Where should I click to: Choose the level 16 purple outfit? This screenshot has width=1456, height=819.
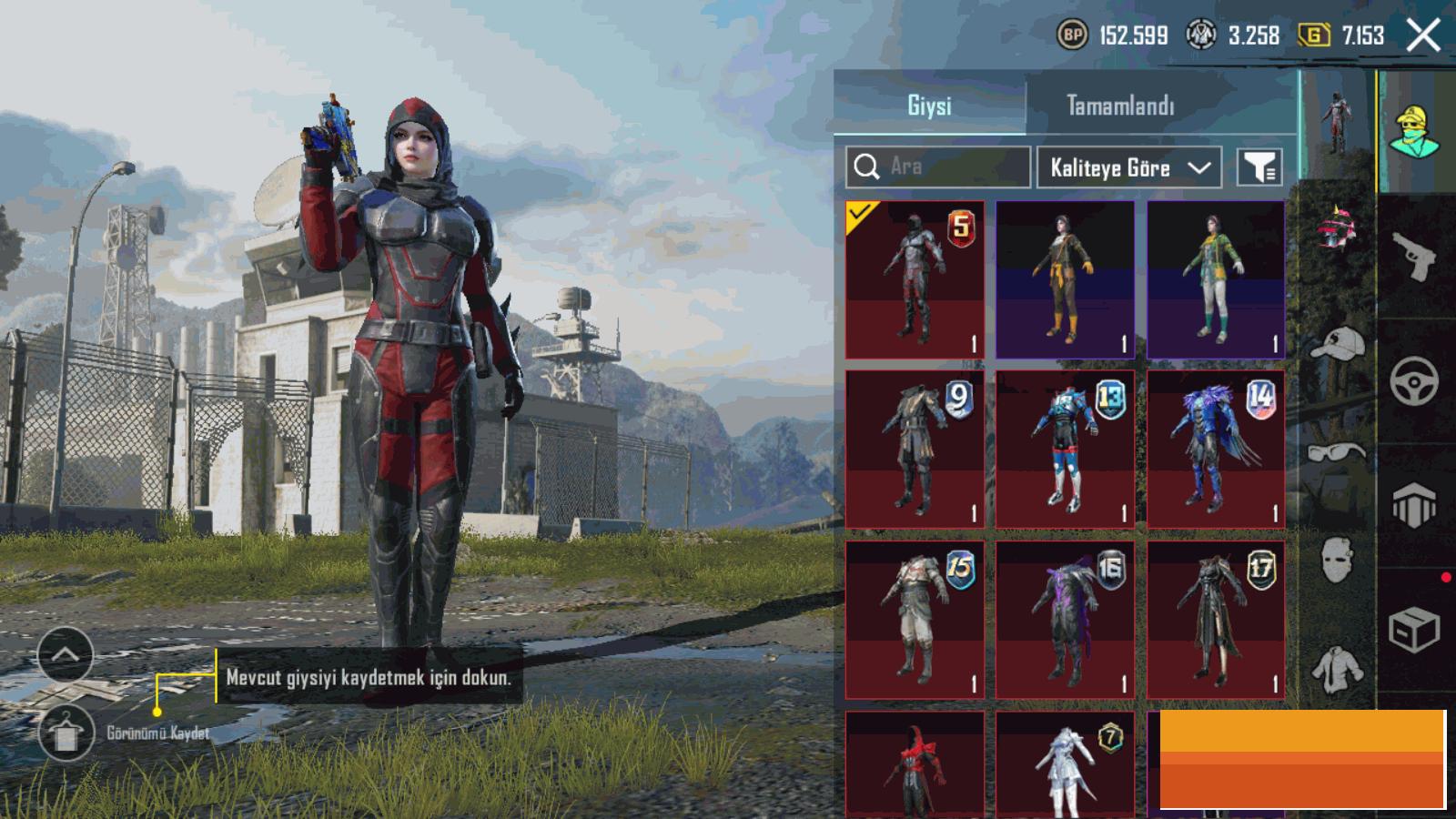click(1065, 619)
